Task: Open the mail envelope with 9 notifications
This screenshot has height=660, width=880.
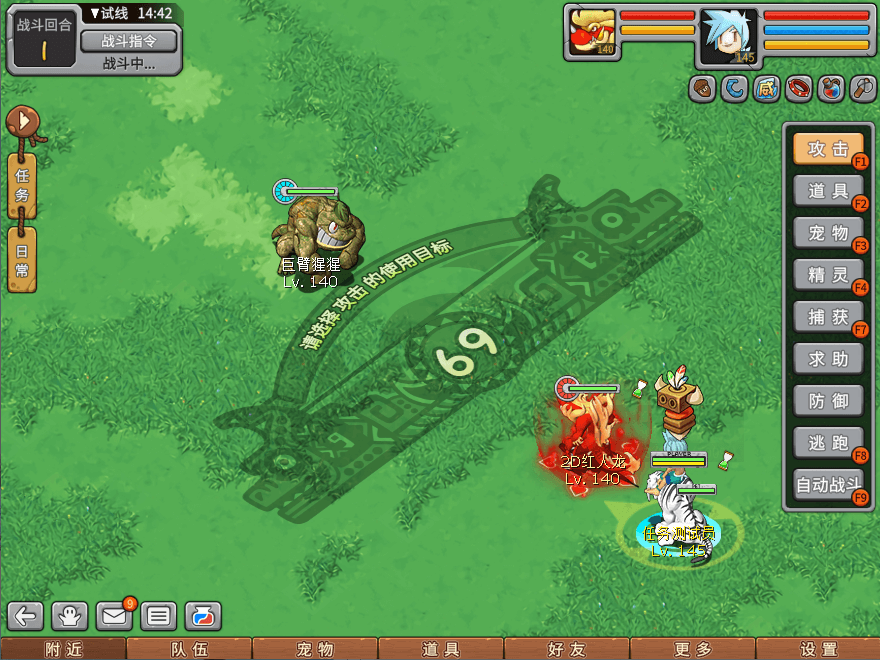Action: (114, 616)
